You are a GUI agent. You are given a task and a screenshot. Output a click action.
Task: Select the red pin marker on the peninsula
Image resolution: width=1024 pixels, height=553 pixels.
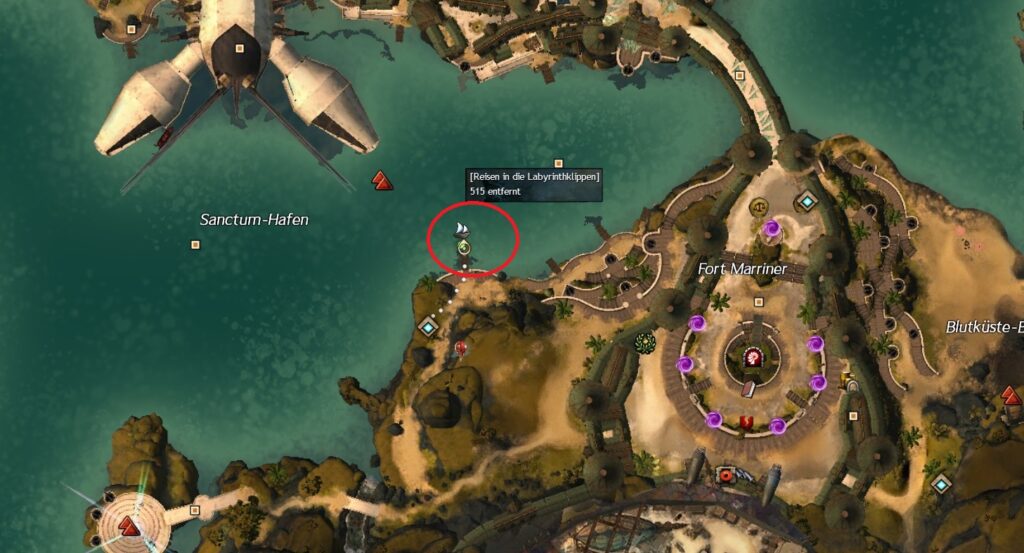(x=461, y=348)
